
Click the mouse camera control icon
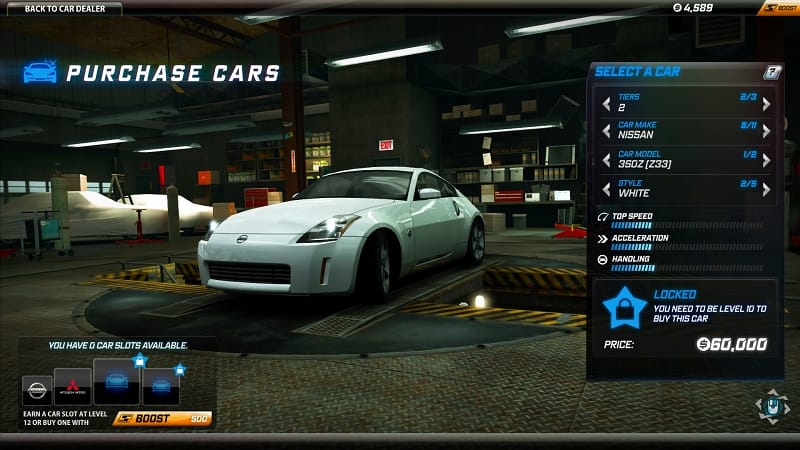coord(770,406)
